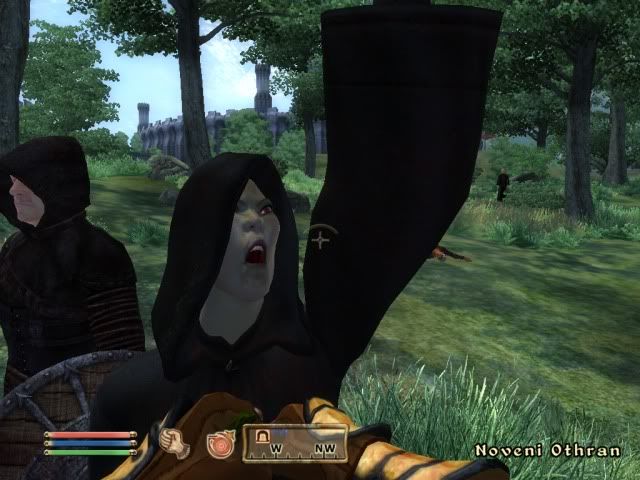Click the compass direction bar

(299, 443)
